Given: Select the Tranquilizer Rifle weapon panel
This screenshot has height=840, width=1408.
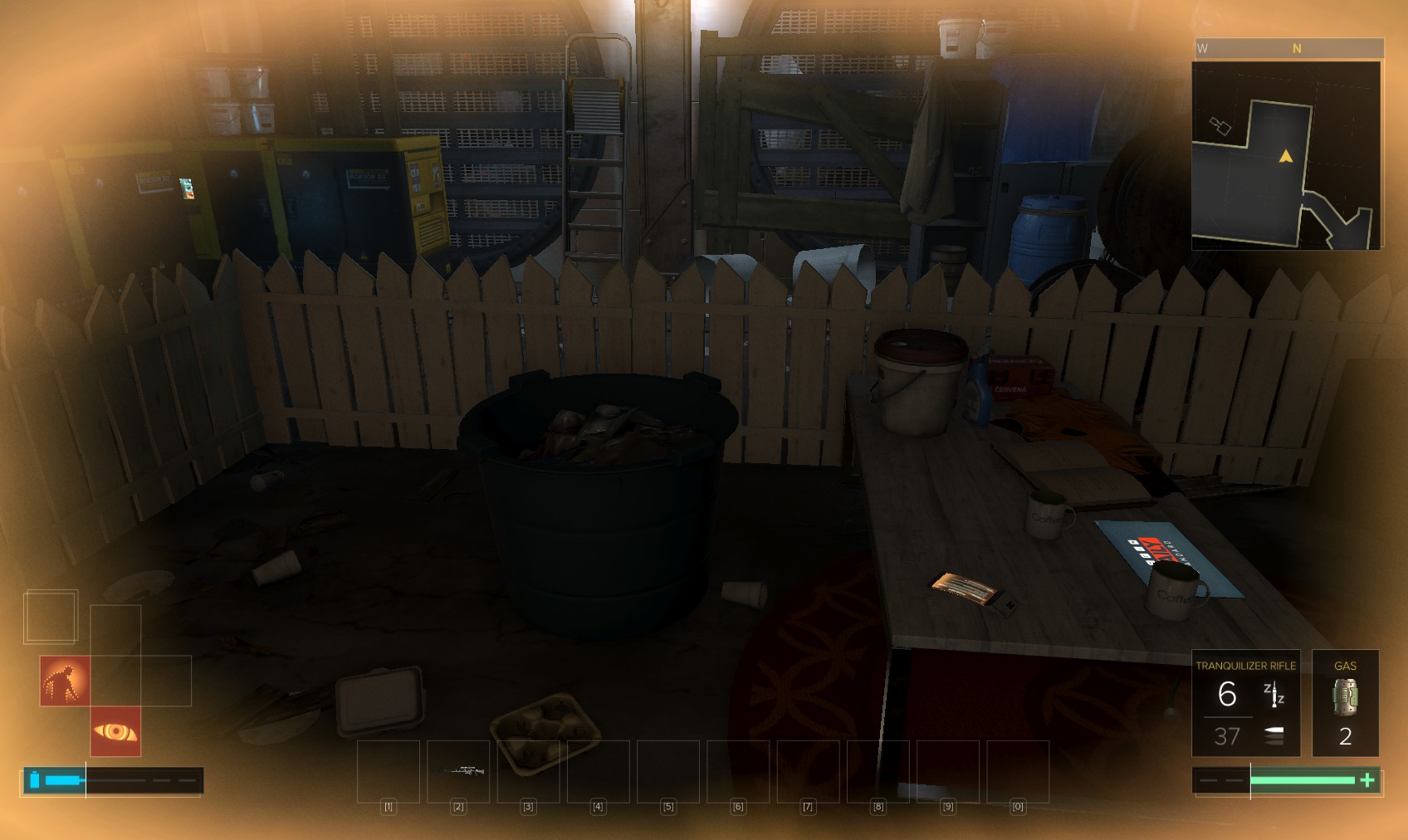Looking at the screenshot, I should click(x=1245, y=703).
